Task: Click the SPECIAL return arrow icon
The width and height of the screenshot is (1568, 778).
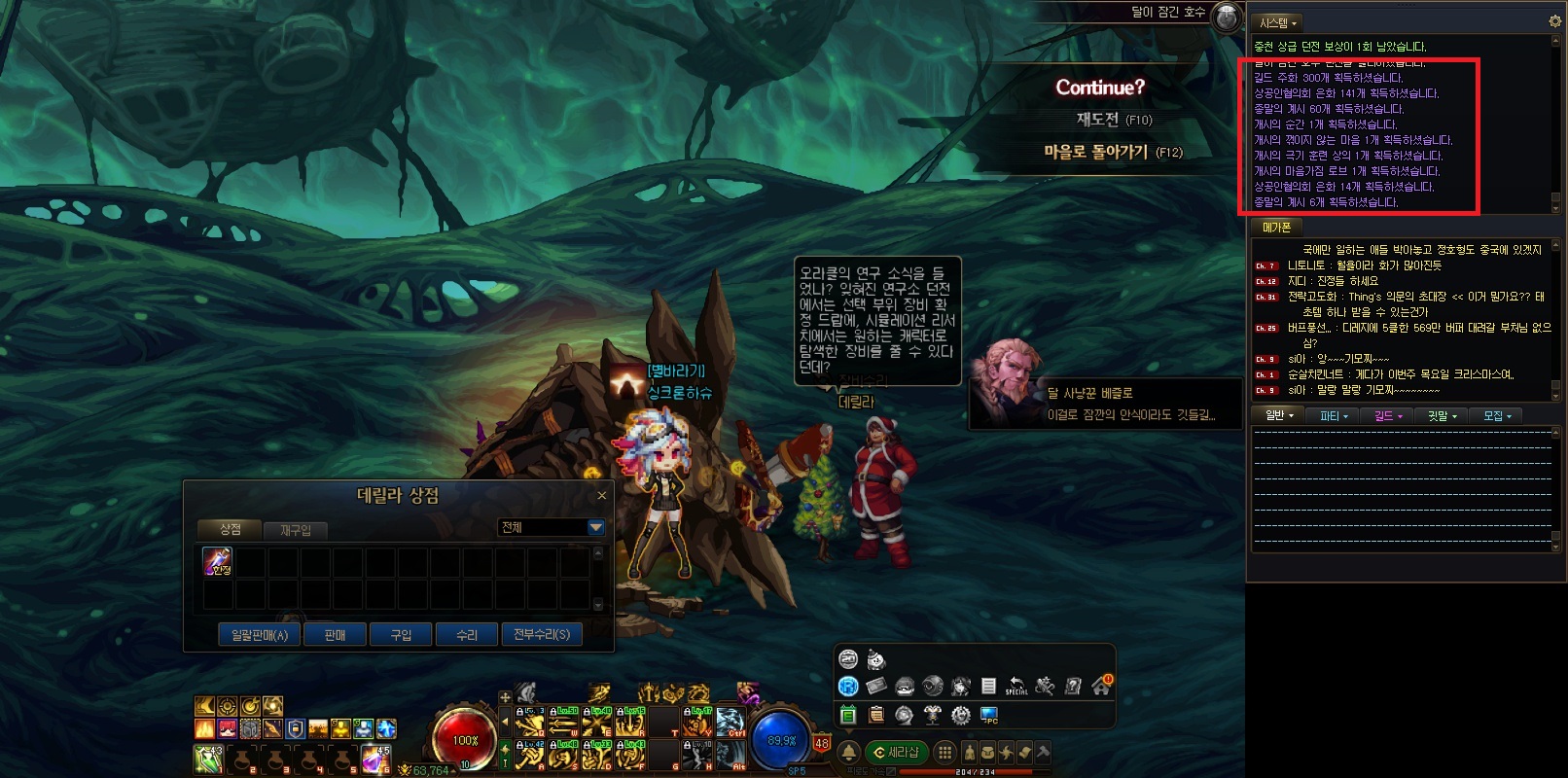Action: pyautogui.click(x=1016, y=686)
